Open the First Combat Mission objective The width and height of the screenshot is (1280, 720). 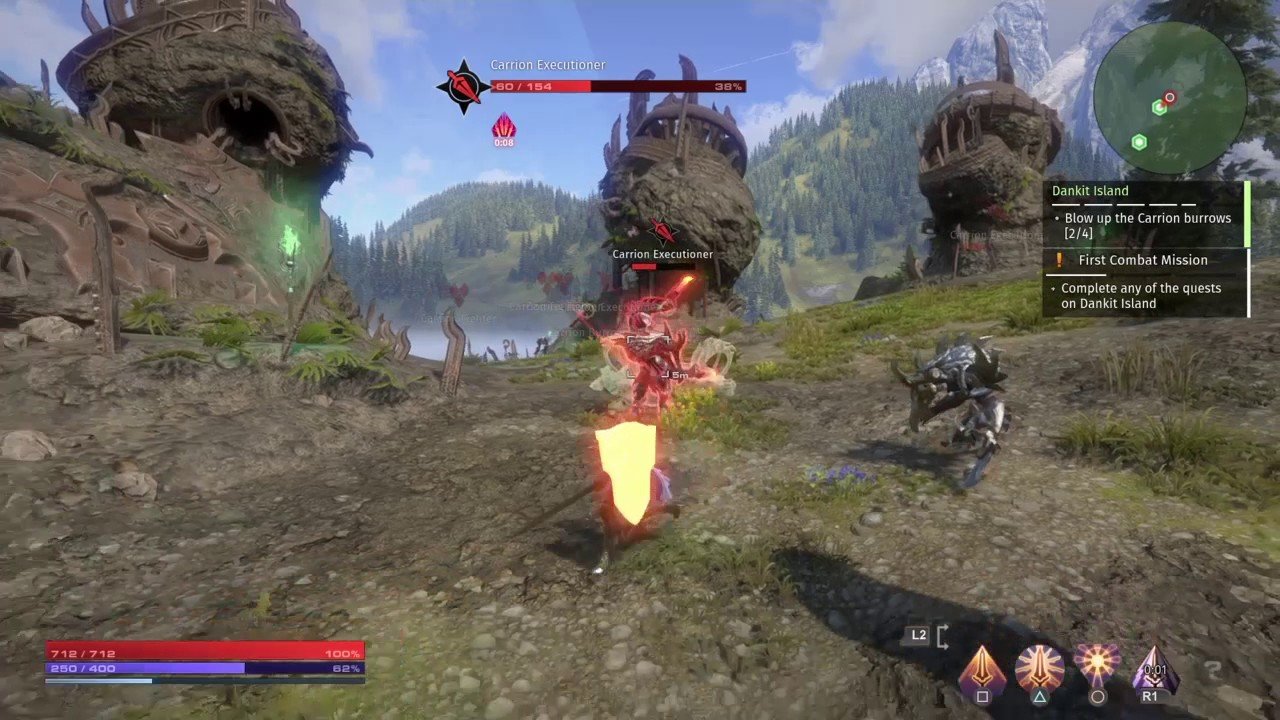click(x=1144, y=260)
